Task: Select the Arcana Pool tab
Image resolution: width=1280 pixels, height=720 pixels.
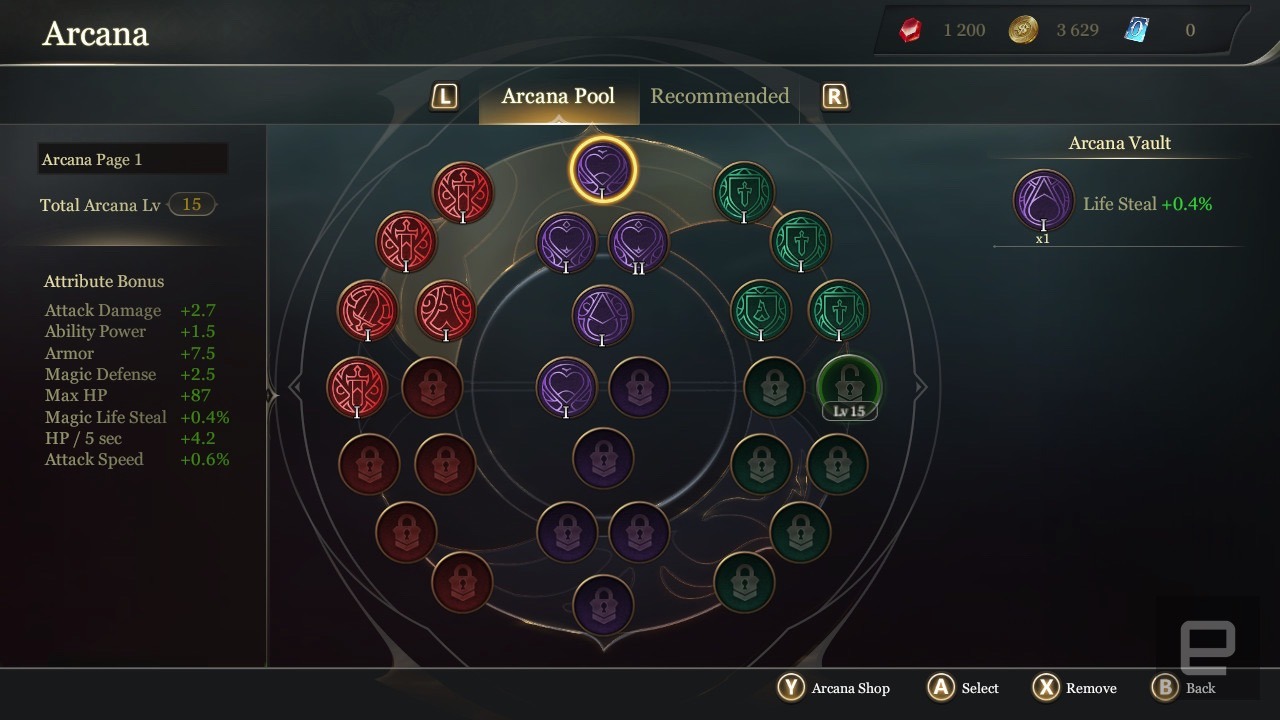Action: pos(558,96)
